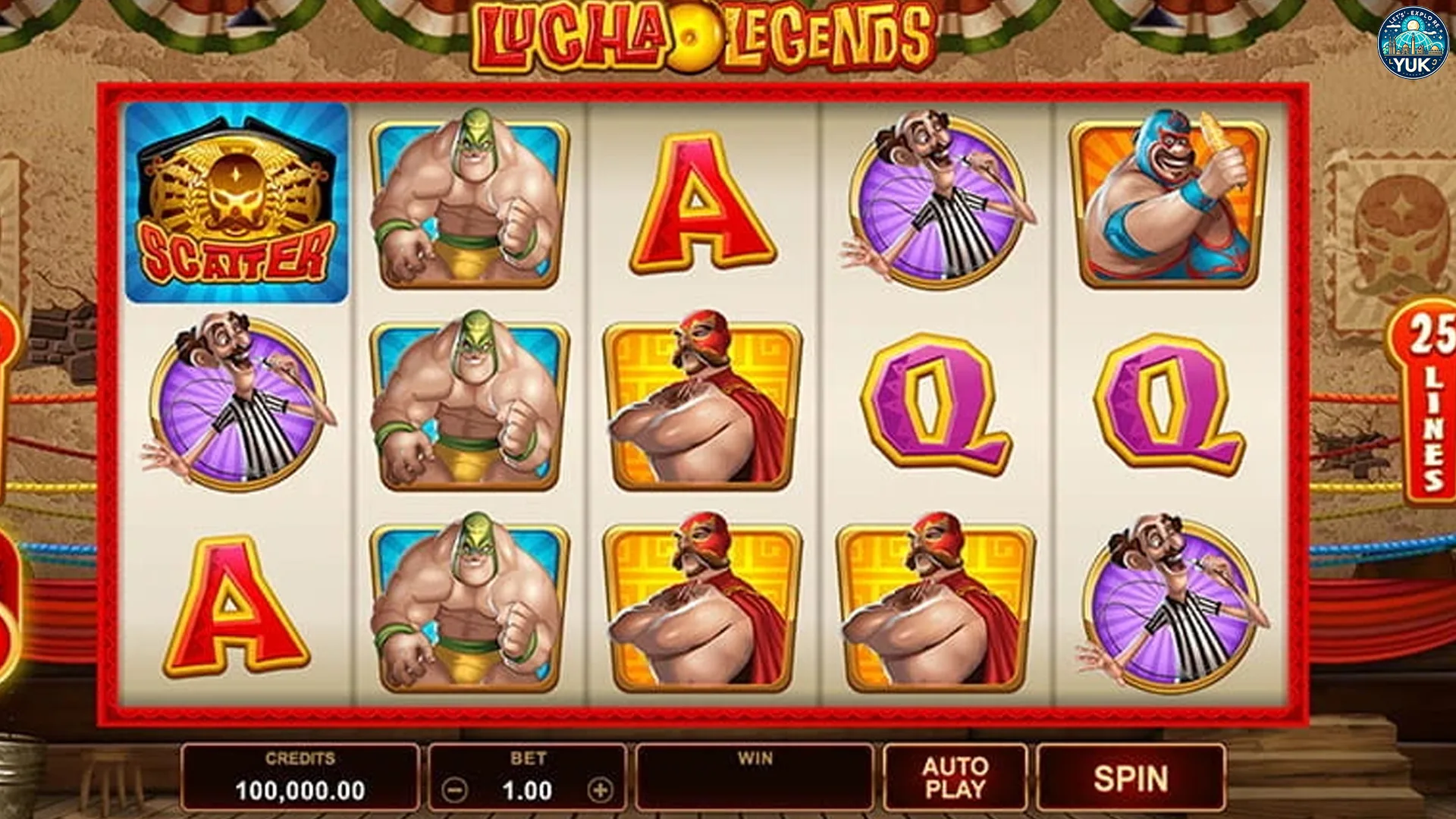Activate AUTO PLAY mode
This screenshot has height=819, width=1456.
tap(952, 778)
